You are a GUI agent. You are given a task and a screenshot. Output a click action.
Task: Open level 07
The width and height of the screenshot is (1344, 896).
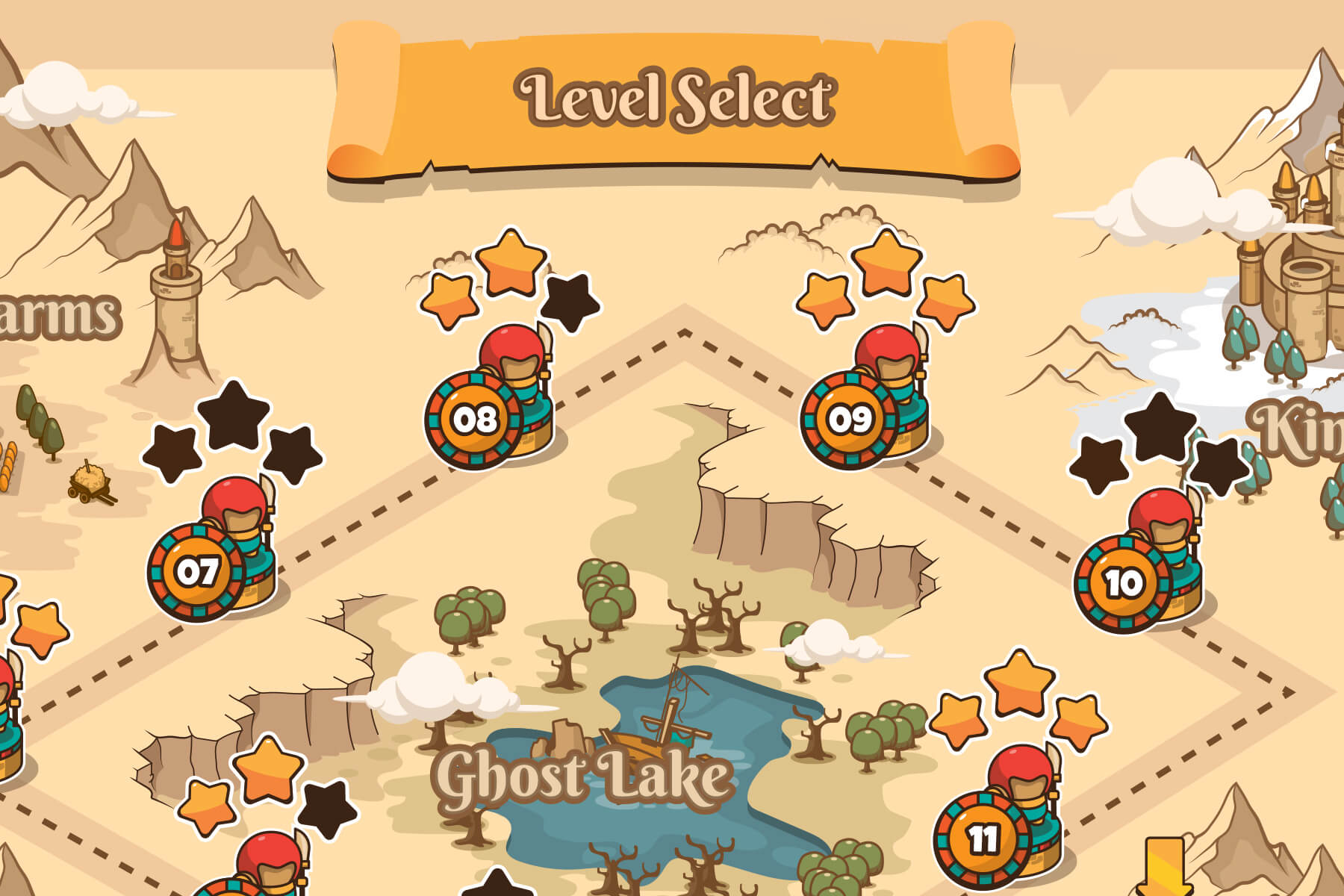point(196,573)
